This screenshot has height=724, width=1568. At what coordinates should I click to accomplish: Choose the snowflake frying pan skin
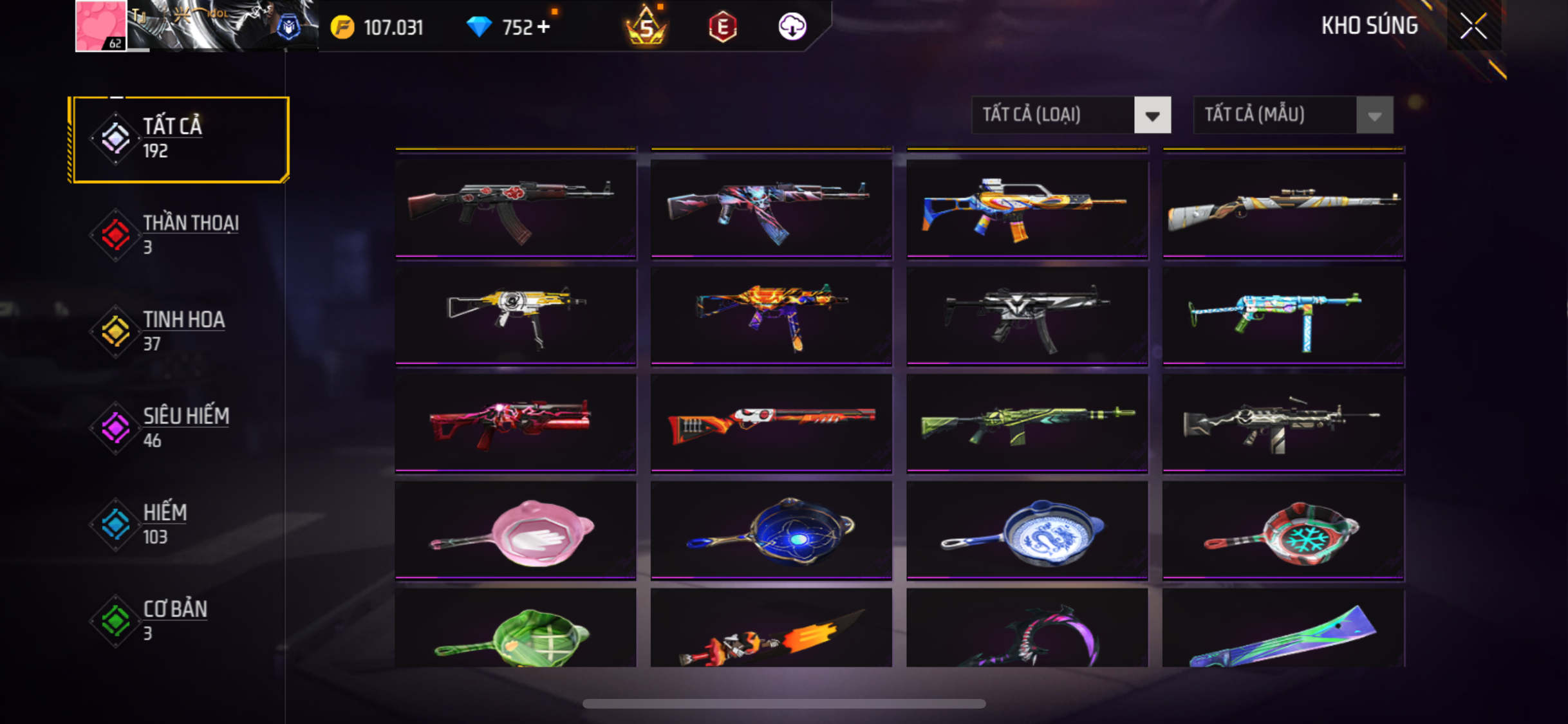pos(1283,532)
